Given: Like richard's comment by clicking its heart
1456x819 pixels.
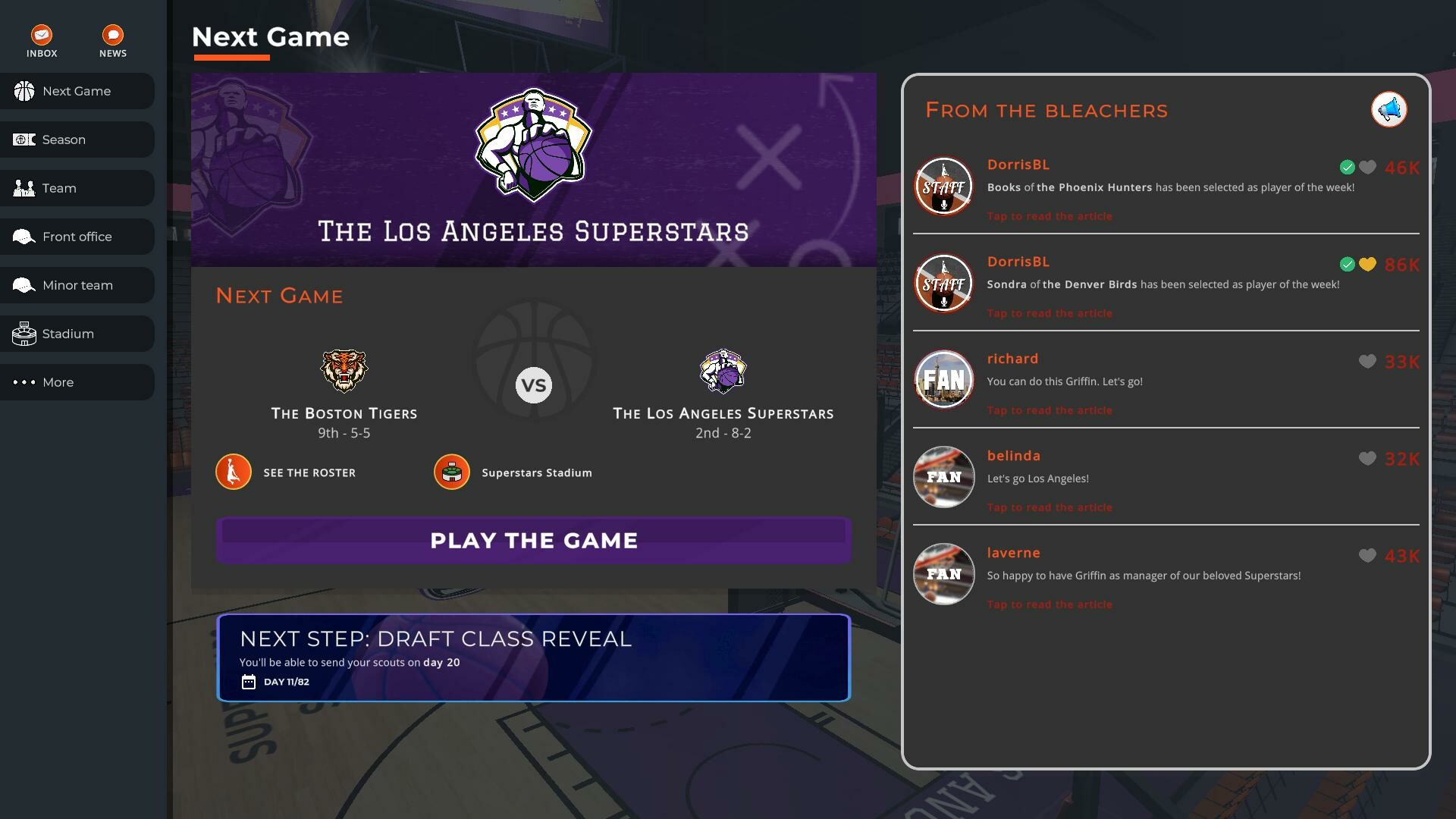Looking at the screenshot, I should click(1368, 362).
